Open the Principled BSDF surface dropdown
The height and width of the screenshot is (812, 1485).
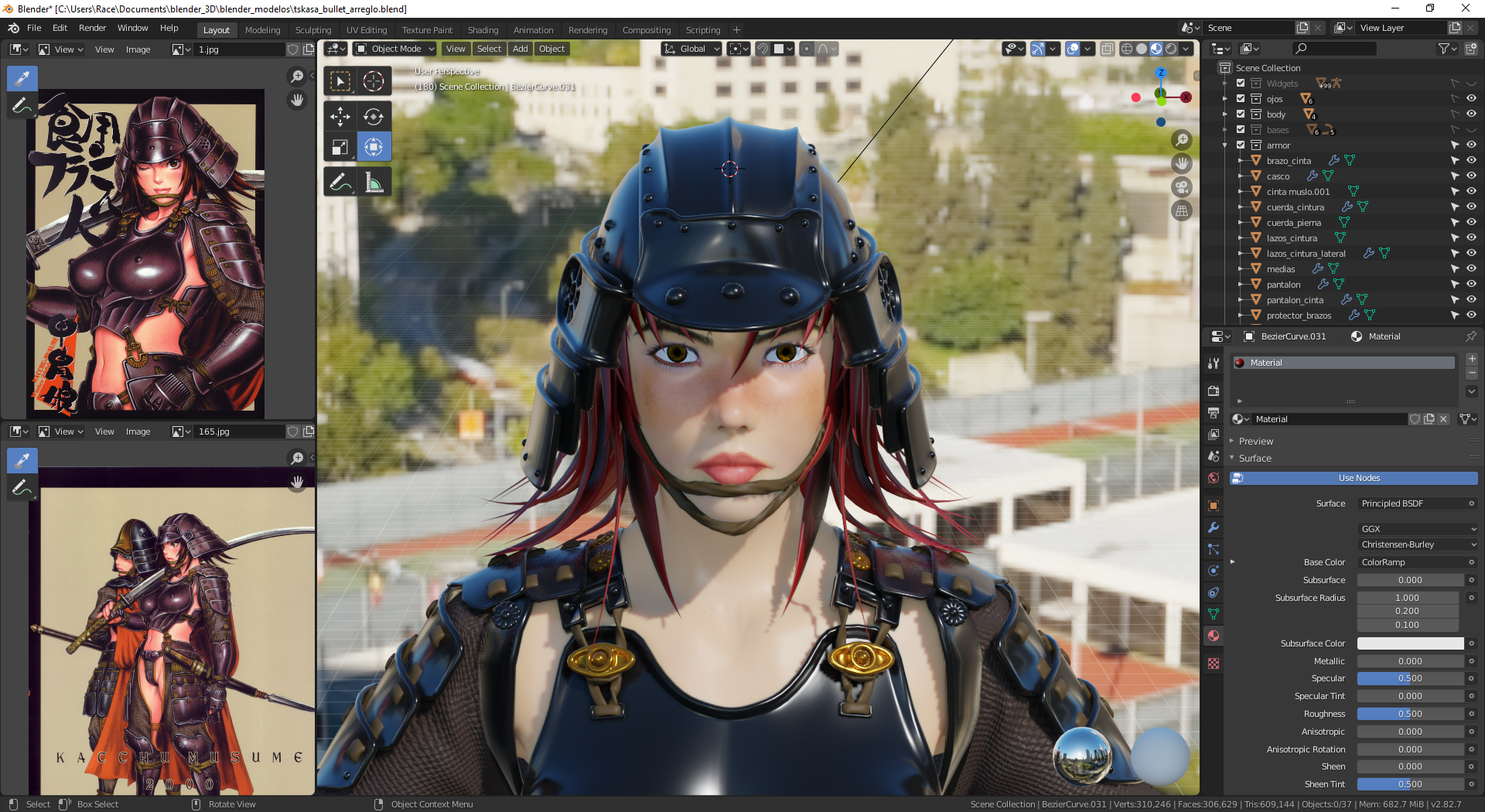[x=1415, y=503]
